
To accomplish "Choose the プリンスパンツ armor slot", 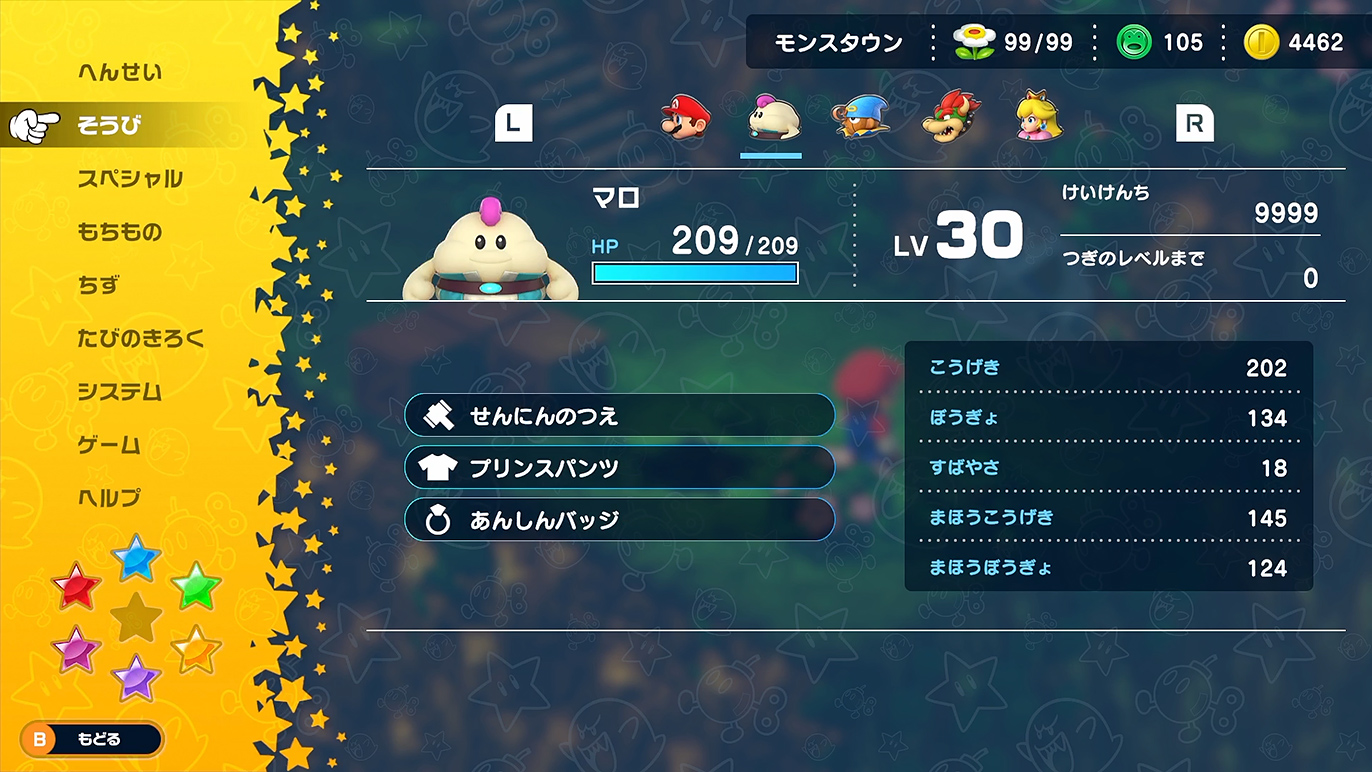I will [619, 467].
